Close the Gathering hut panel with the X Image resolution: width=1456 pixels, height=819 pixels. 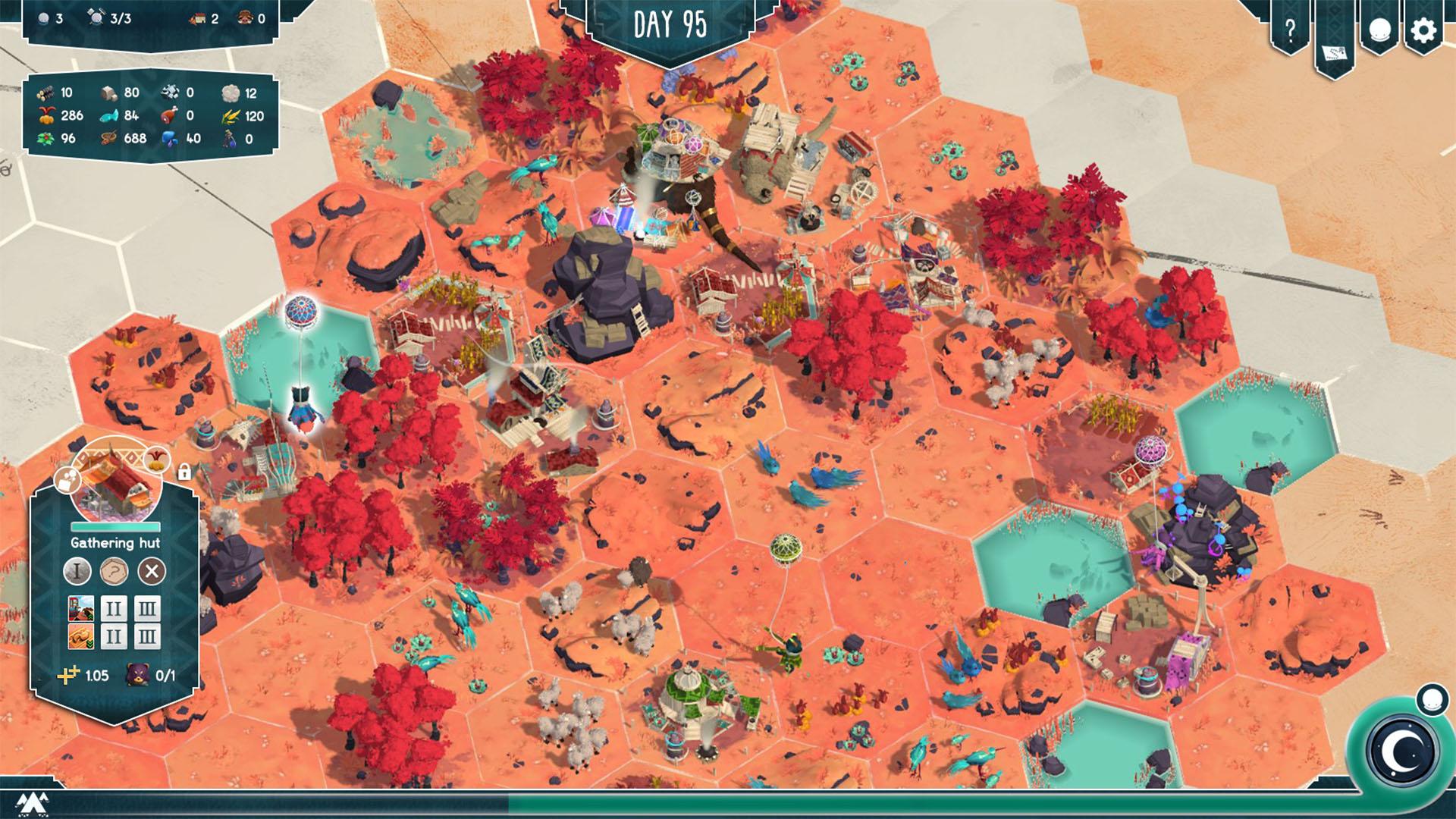click(152, 571)
